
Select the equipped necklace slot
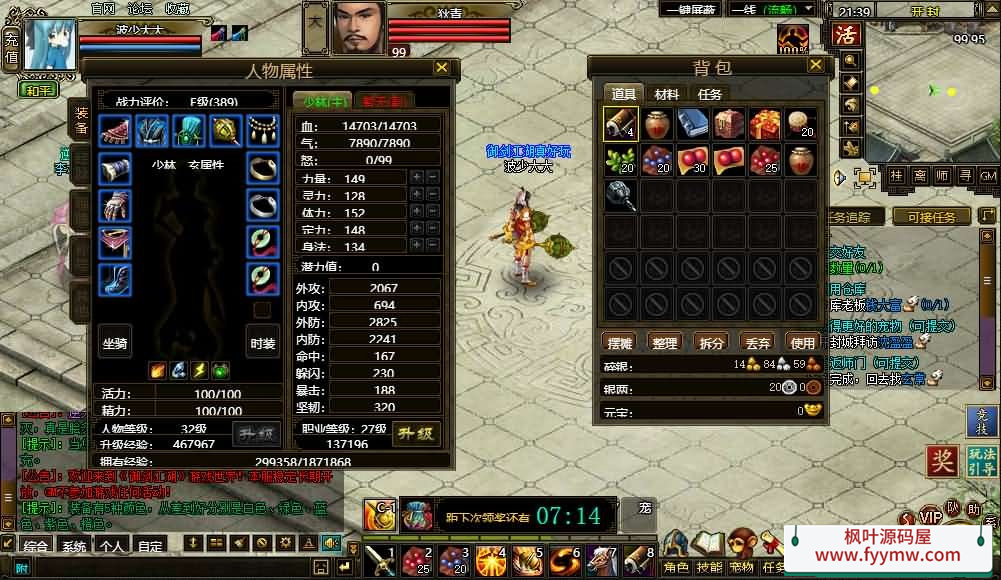point(263,130)
